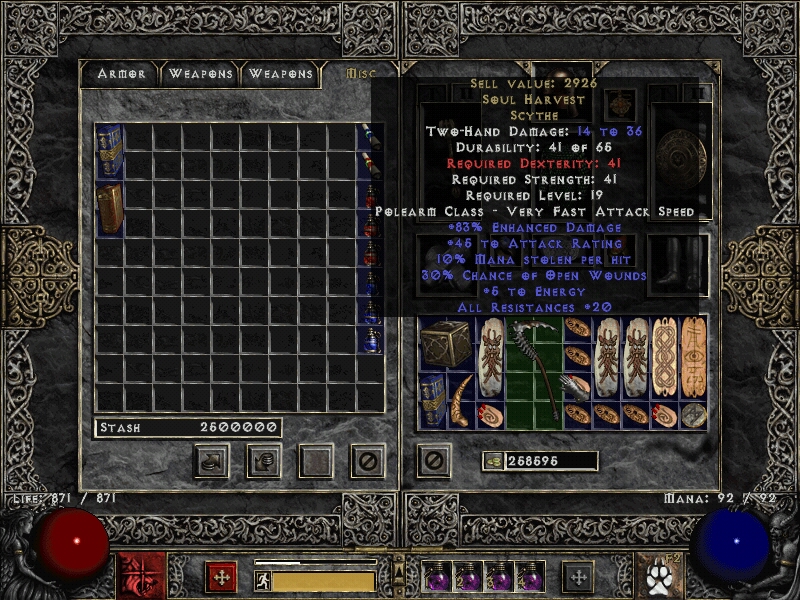Click the horn-shaped charm in inventory
800x600 pixels.
[461, 401]
